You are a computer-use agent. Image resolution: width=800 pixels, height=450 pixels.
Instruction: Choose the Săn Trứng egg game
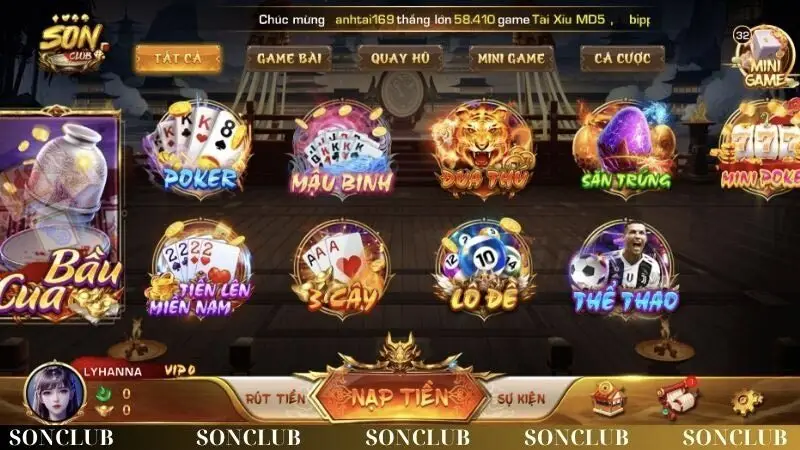626,148
